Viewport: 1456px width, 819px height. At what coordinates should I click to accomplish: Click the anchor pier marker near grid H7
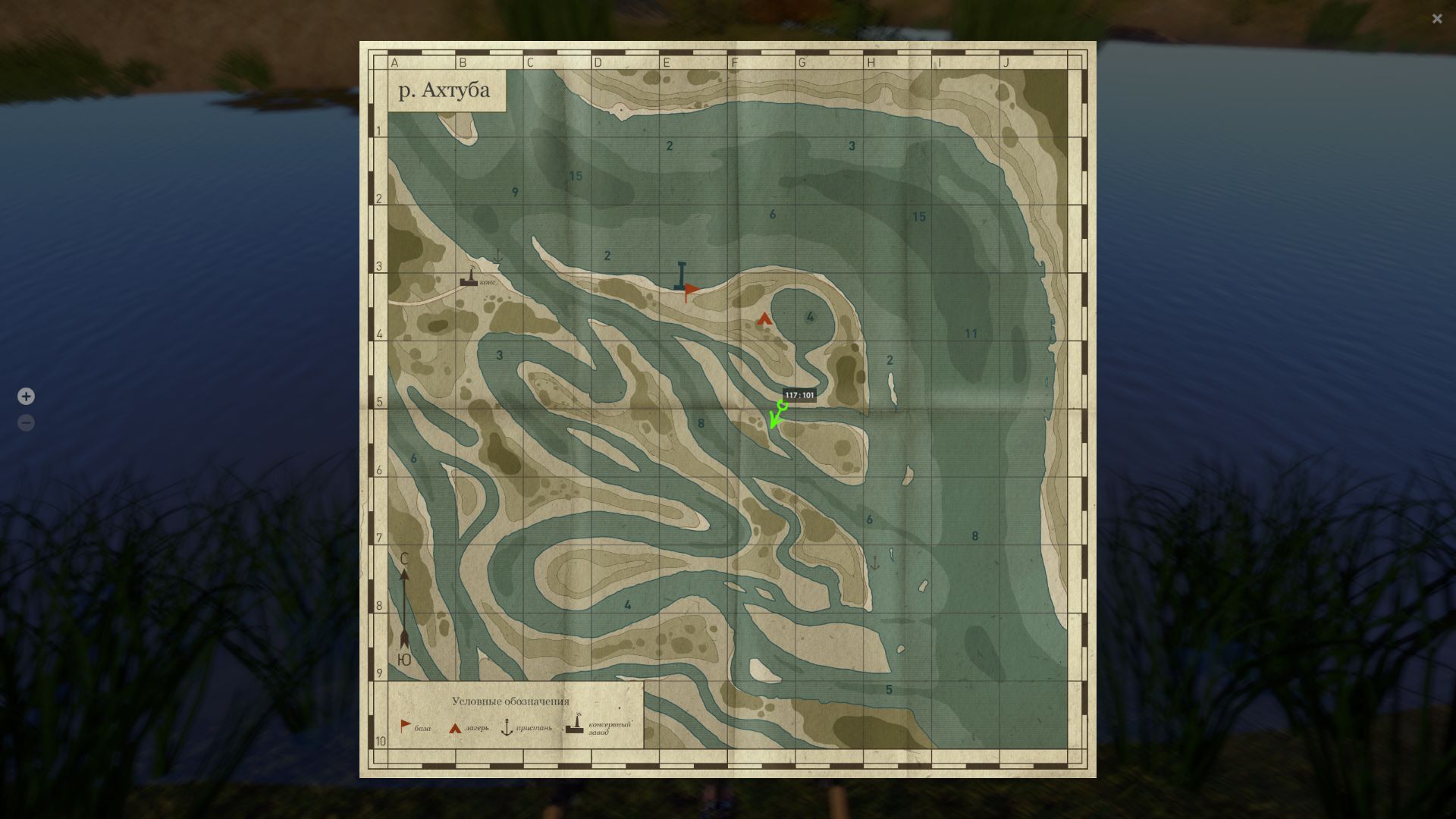tap(877, 561)
